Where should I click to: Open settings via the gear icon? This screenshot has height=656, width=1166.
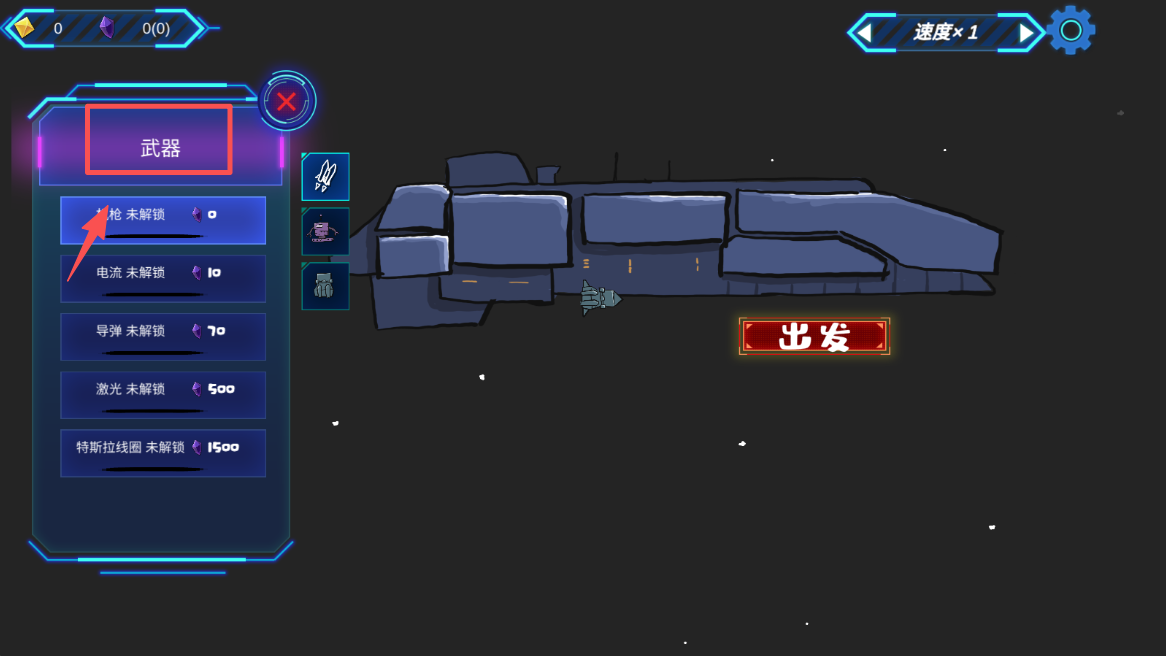[x=1071, y=31]
